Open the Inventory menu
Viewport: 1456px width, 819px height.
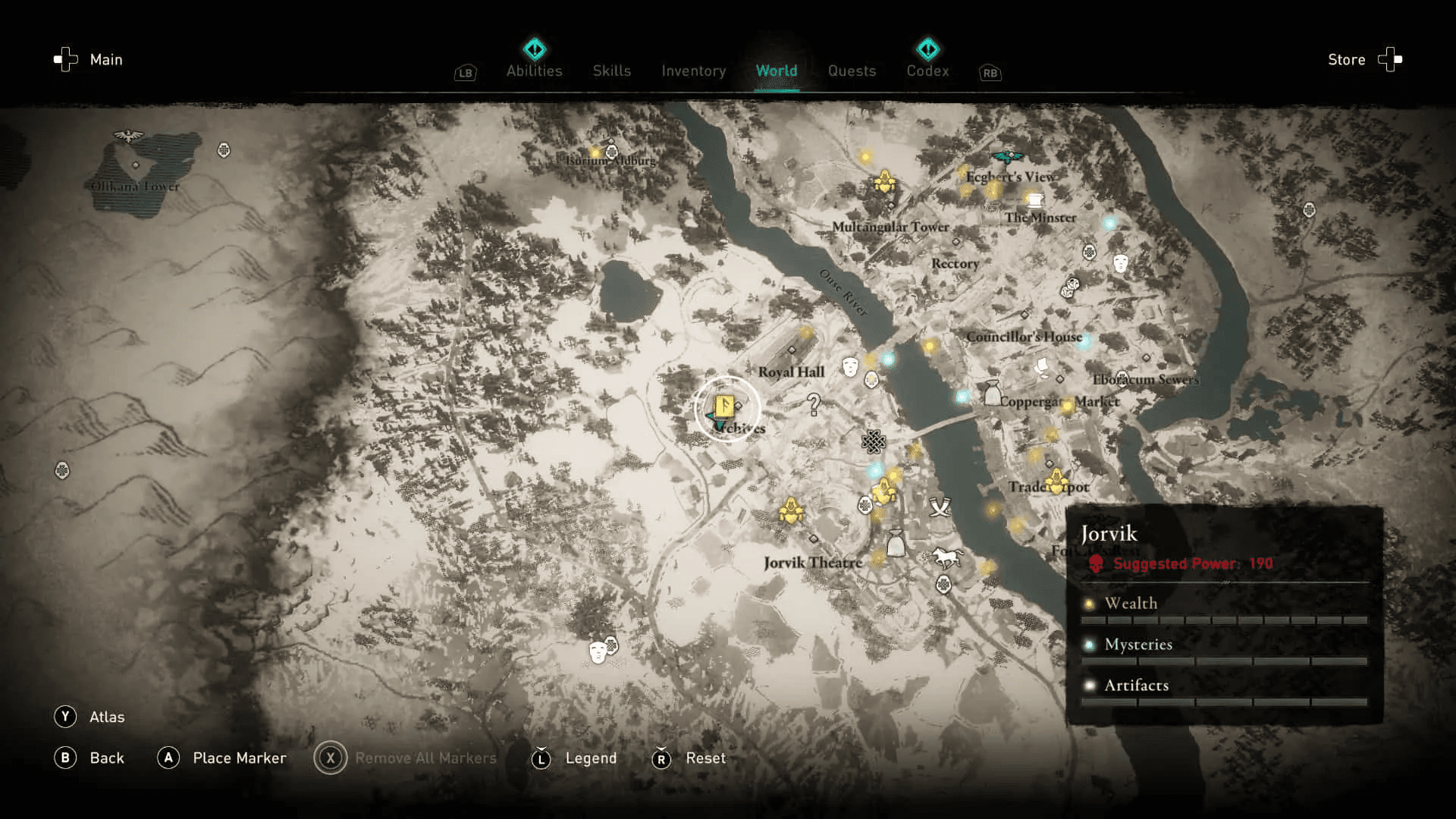(693, 71)
